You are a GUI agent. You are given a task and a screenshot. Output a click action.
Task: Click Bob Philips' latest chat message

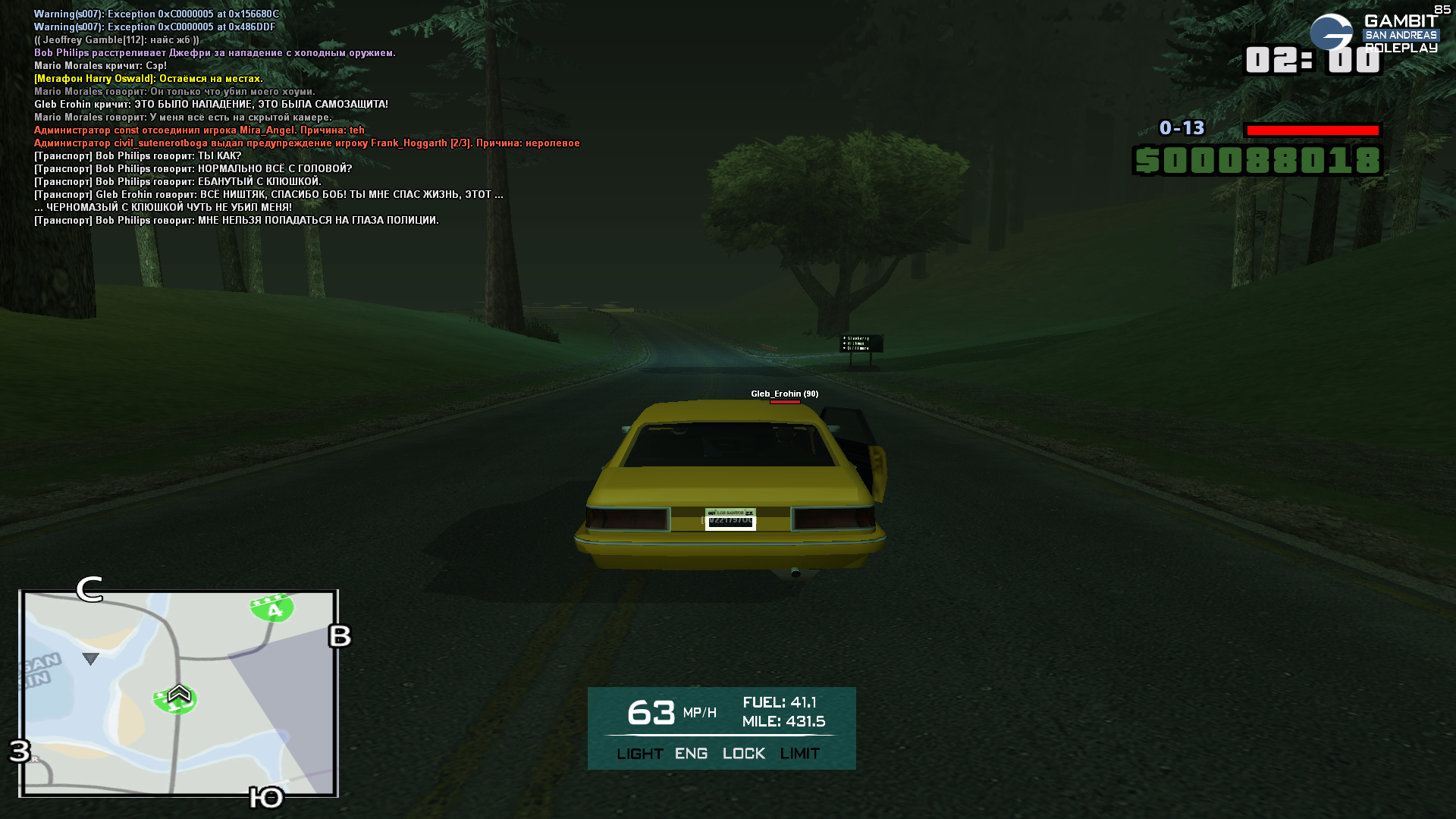click(237, 221)
